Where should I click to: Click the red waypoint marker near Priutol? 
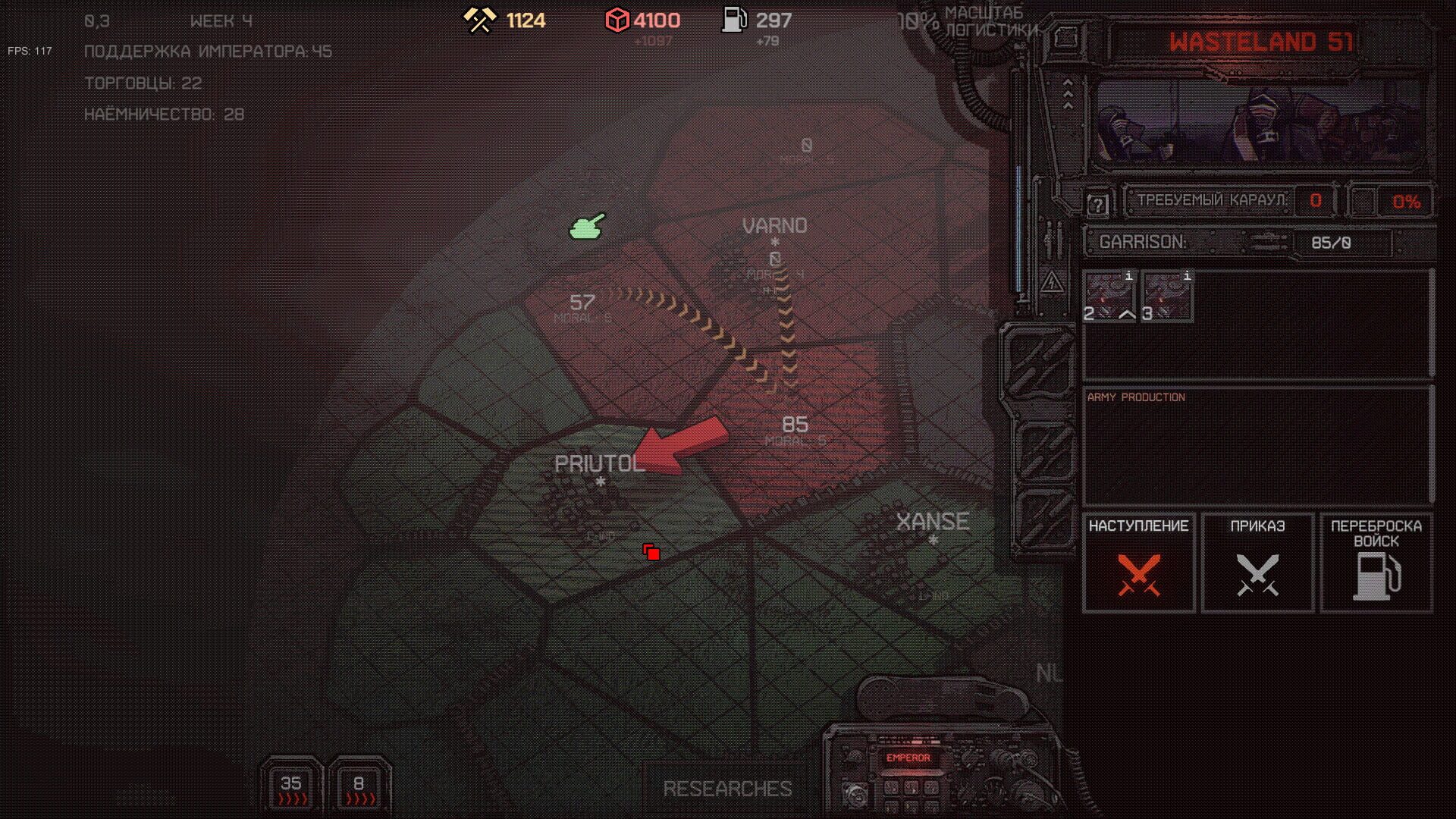click(x=650, y=552)
